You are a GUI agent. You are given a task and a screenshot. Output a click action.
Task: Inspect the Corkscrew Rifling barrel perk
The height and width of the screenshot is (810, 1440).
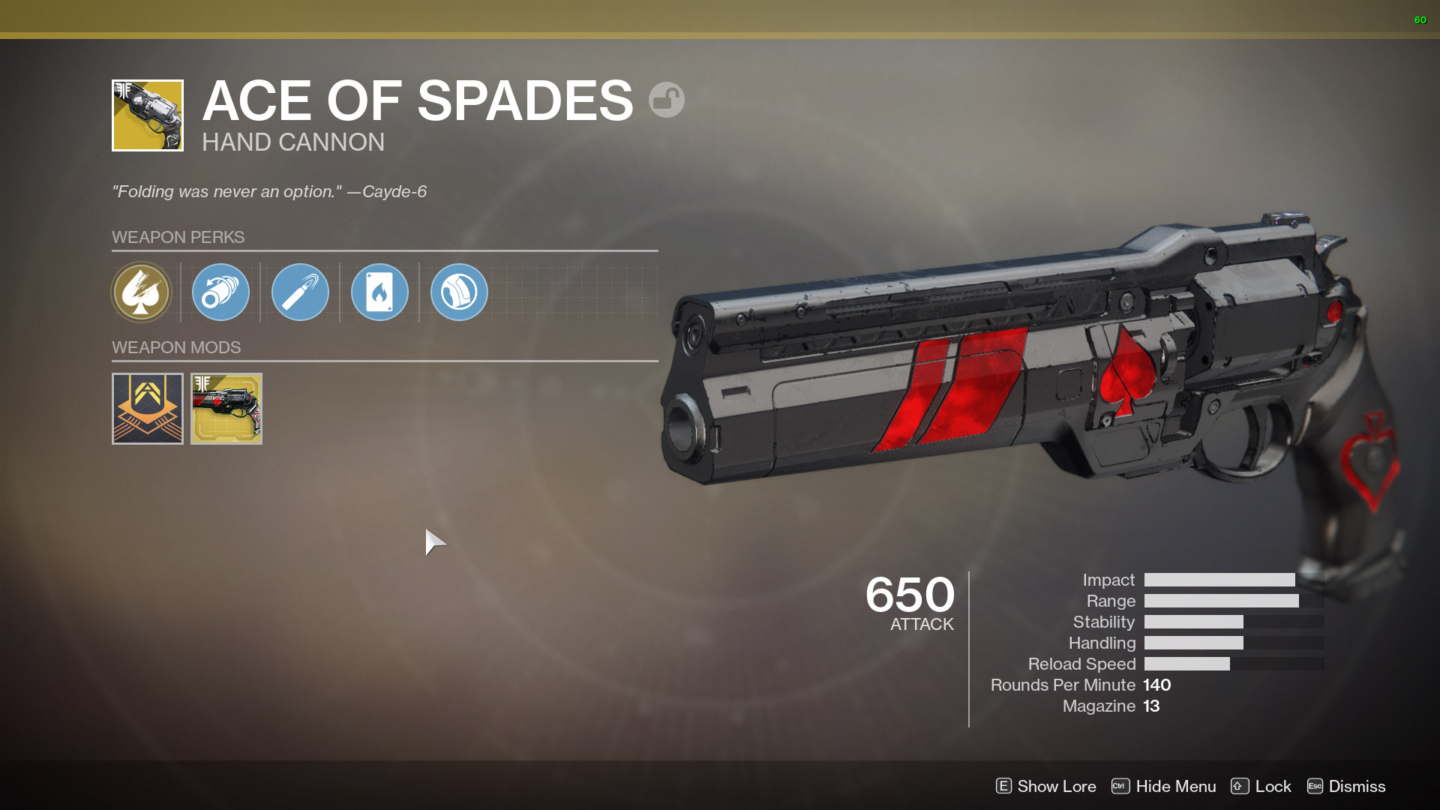220,292
